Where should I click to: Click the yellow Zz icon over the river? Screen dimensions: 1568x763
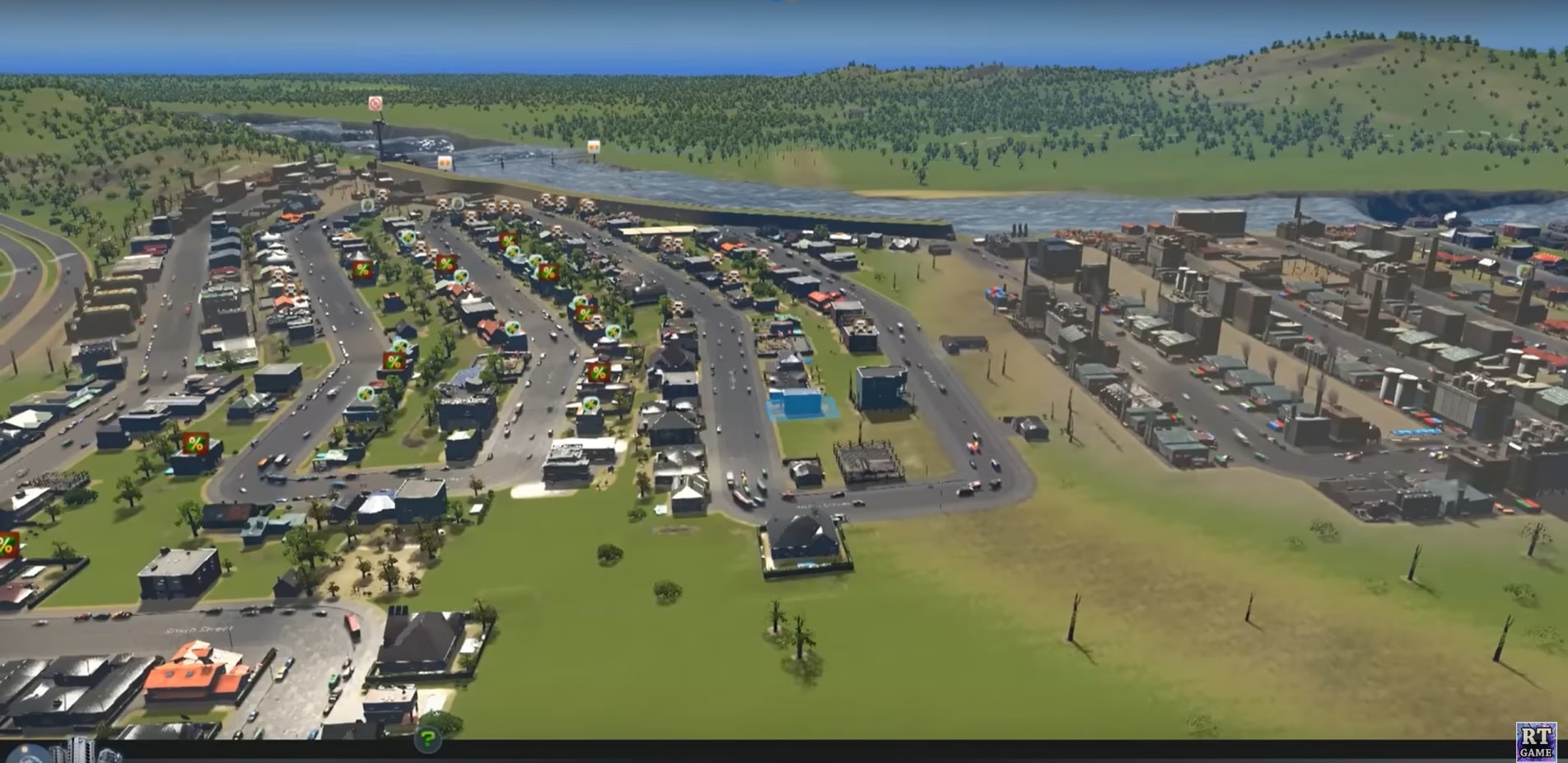click(x=445, y=164)
